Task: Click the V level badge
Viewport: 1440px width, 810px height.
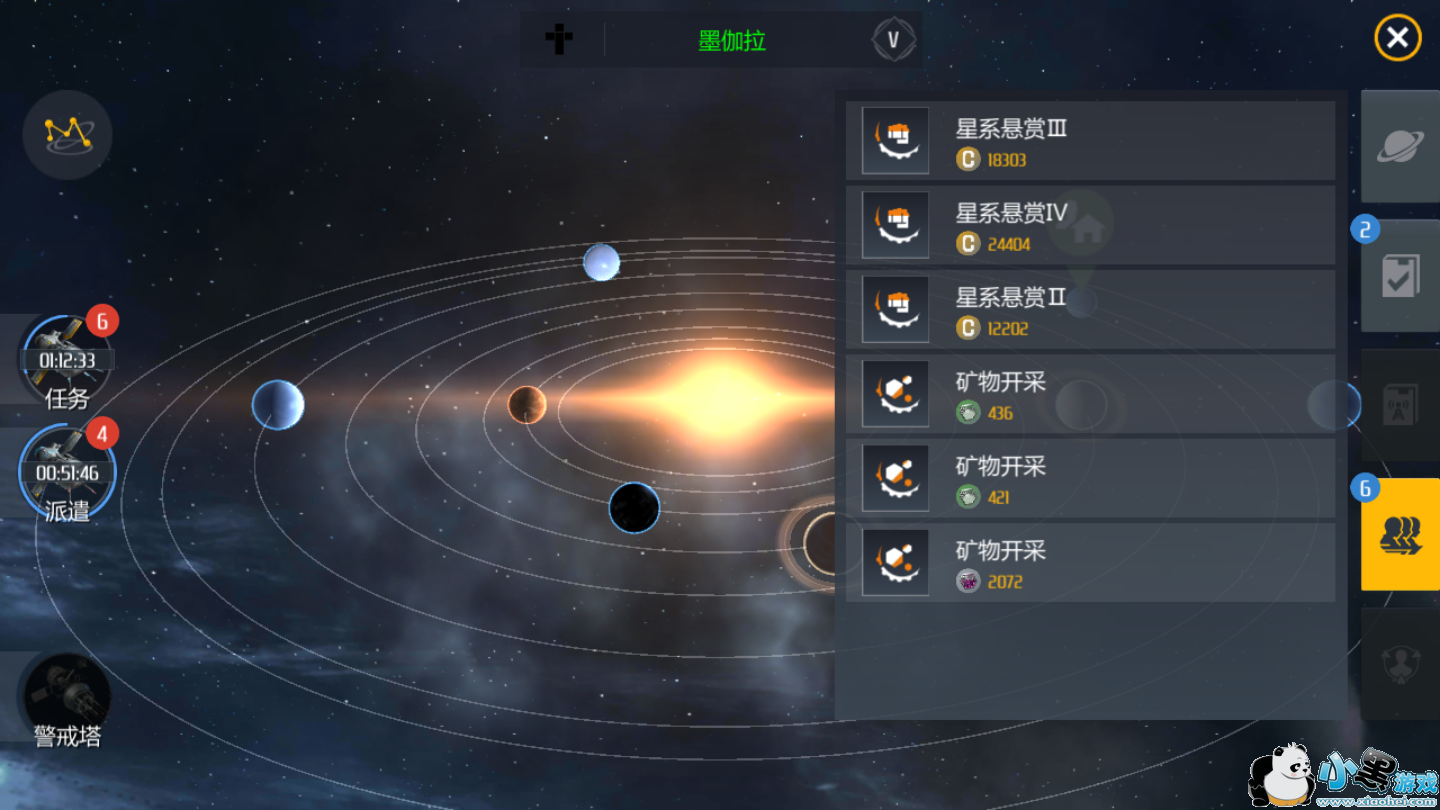Action: pyautogui.click(x=893, y=40)
